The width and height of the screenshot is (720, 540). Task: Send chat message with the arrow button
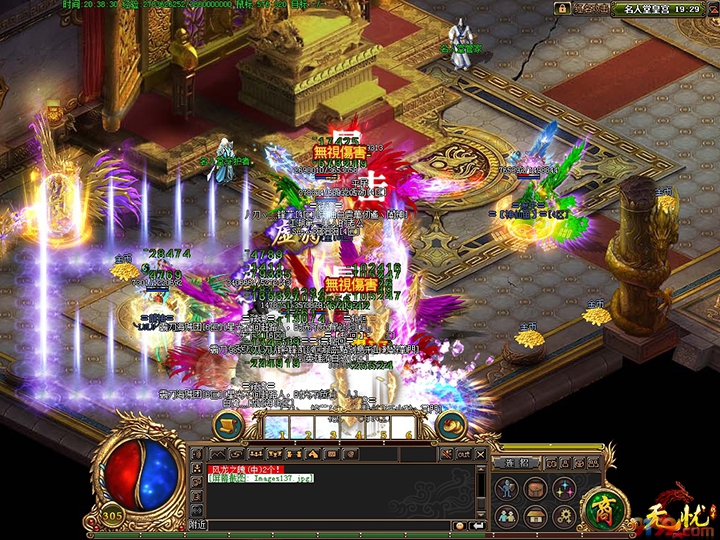pos(477,524)
